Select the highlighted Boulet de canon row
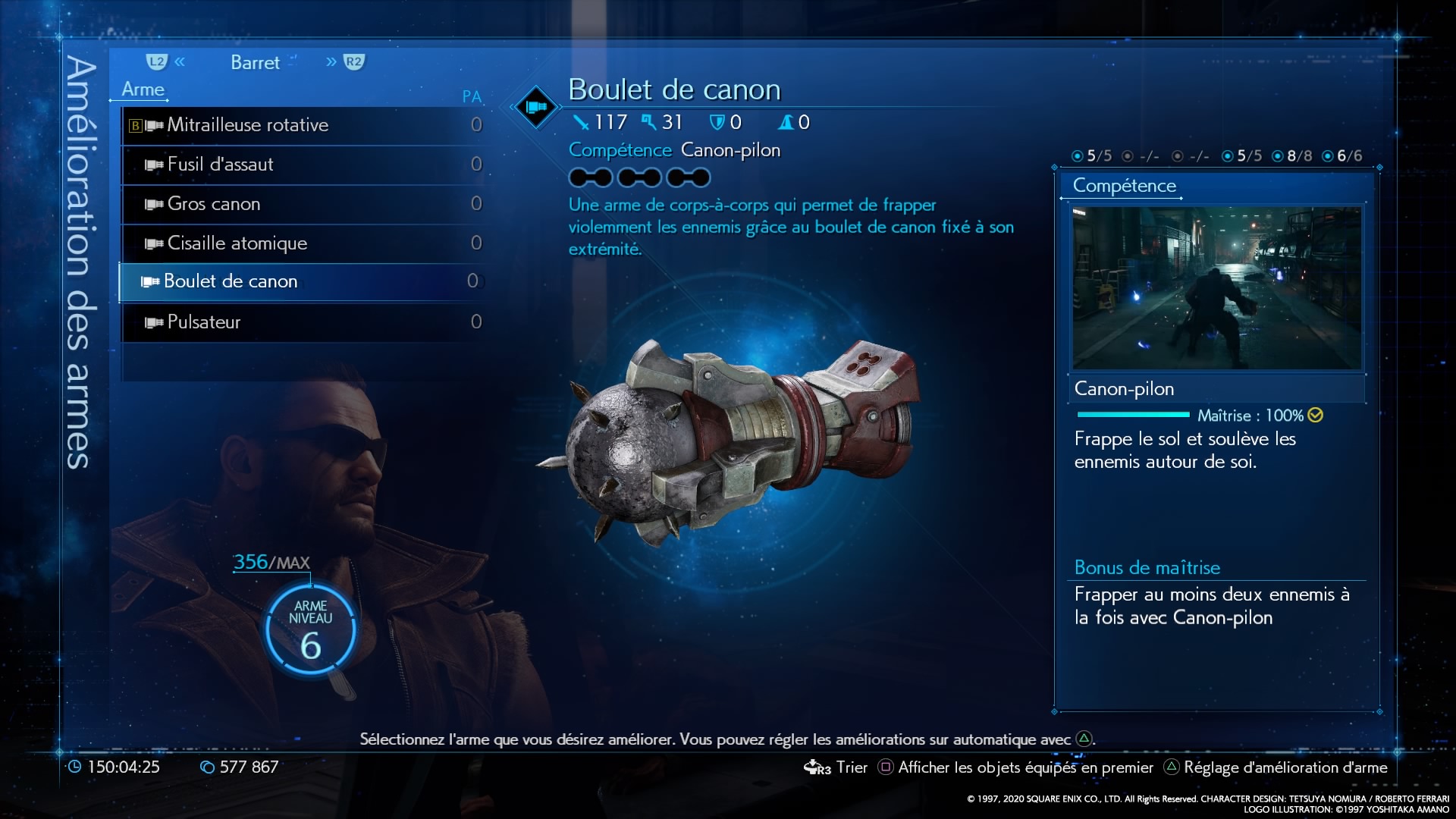The width and height of the screenshot is (1456, 819). point(303,282)
